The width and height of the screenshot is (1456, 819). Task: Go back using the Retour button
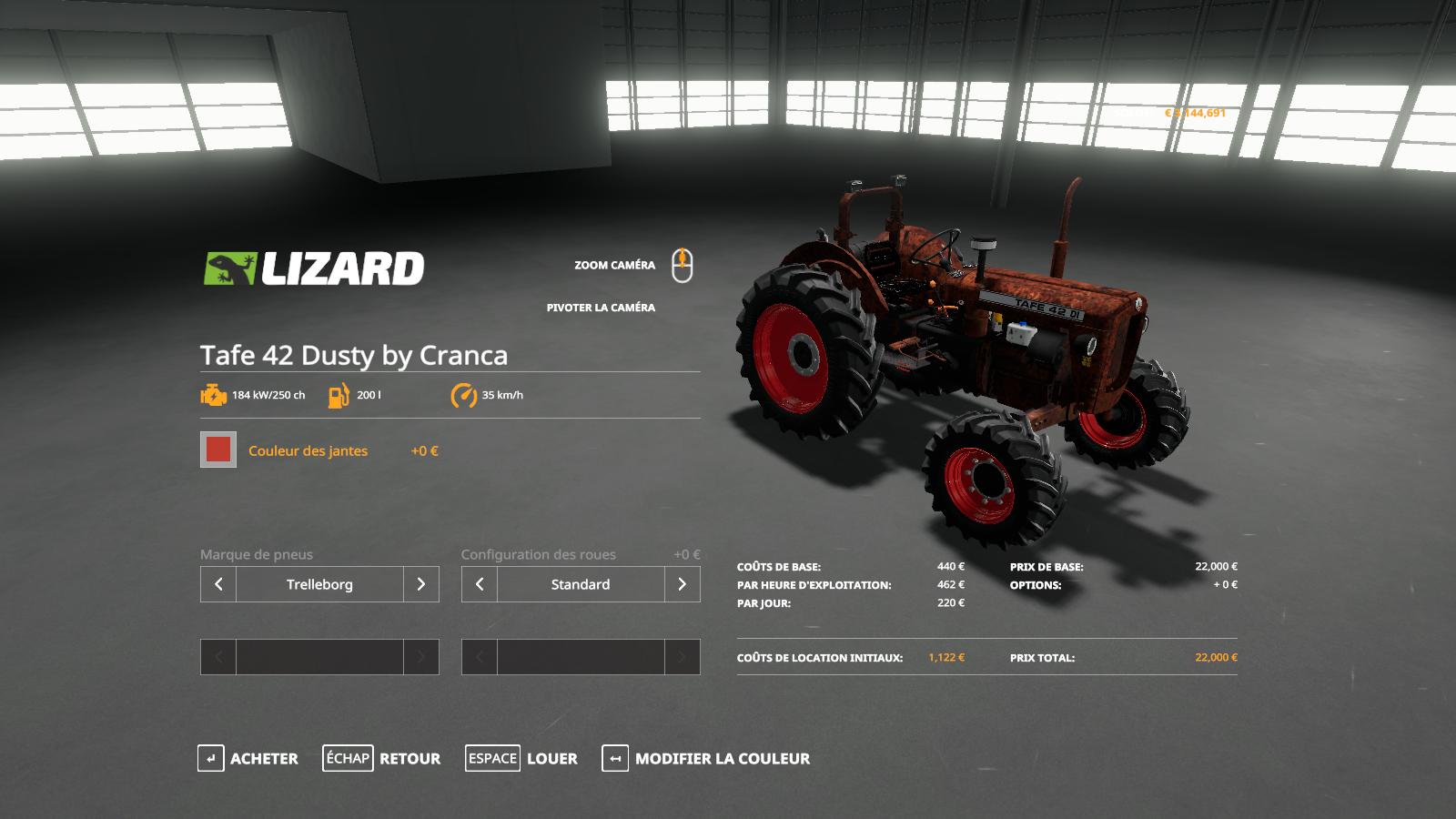381,758
